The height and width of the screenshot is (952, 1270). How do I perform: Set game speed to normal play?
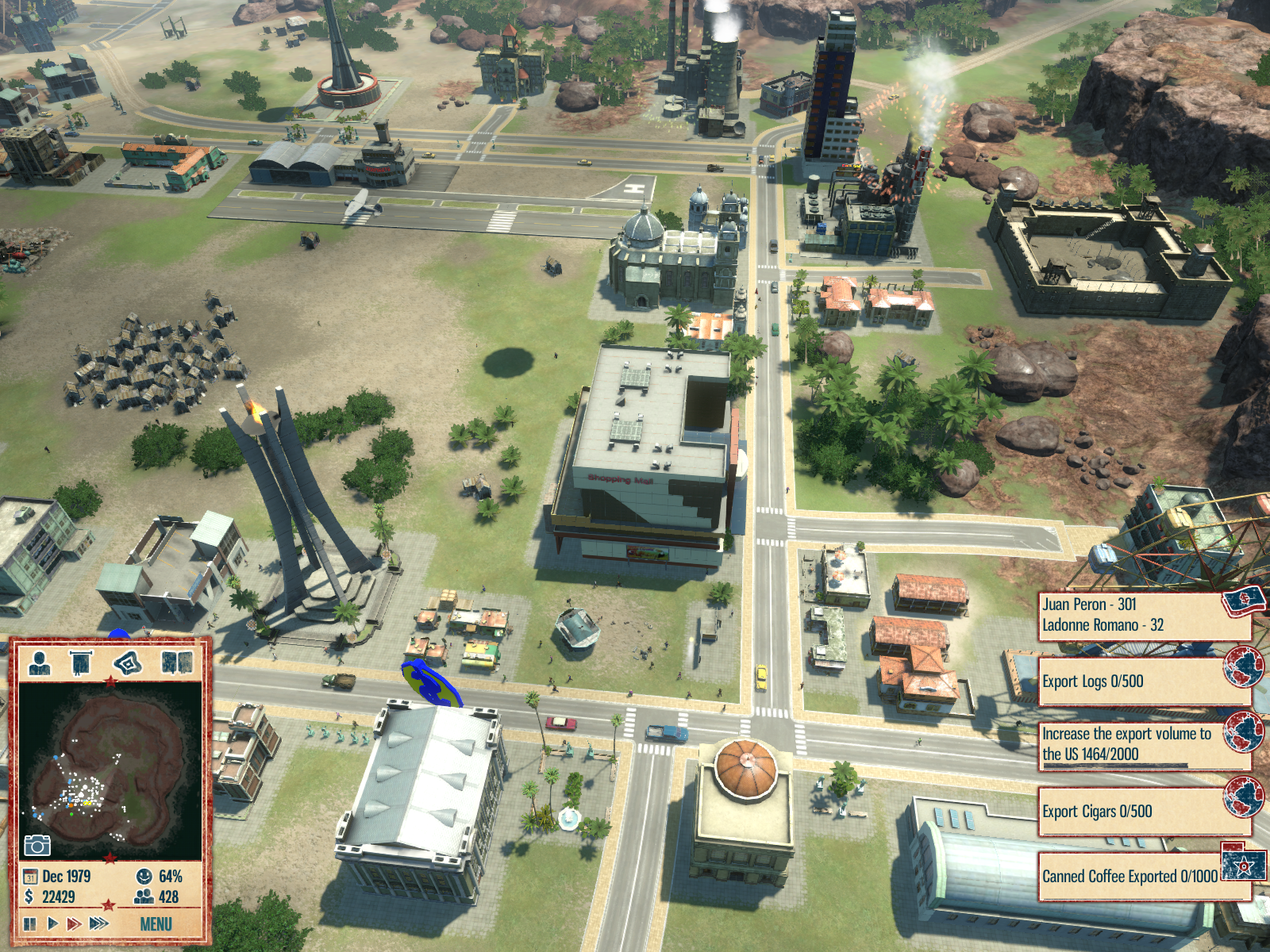pyautogui.click(x=52, y=923)
